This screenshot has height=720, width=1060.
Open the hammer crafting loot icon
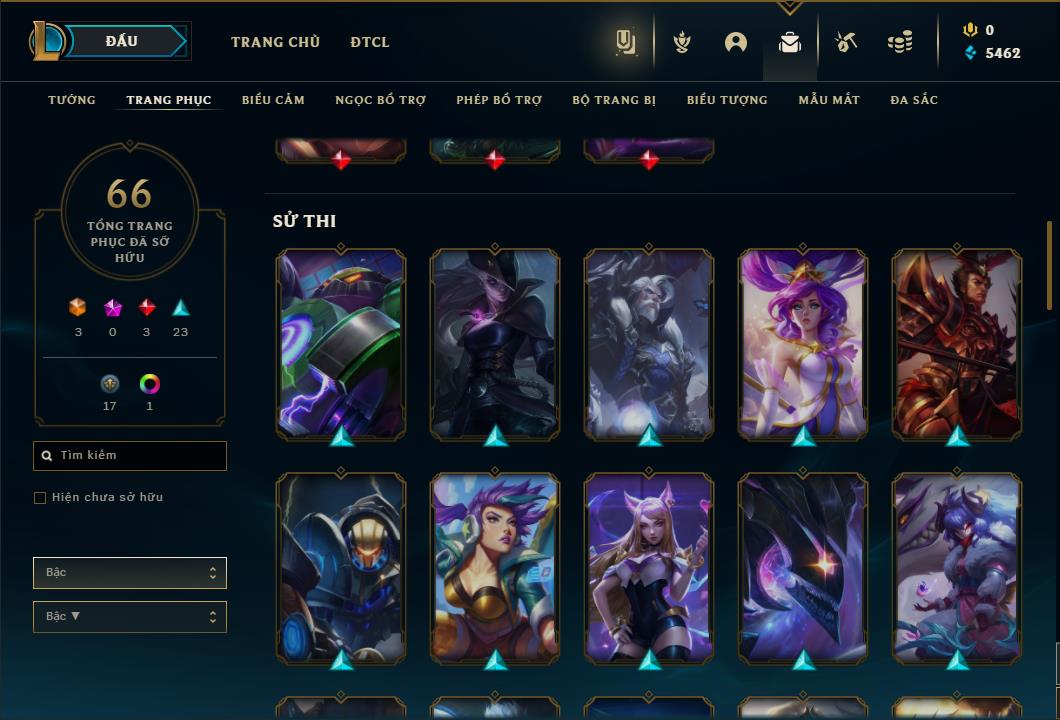click(x=845, y=42)
